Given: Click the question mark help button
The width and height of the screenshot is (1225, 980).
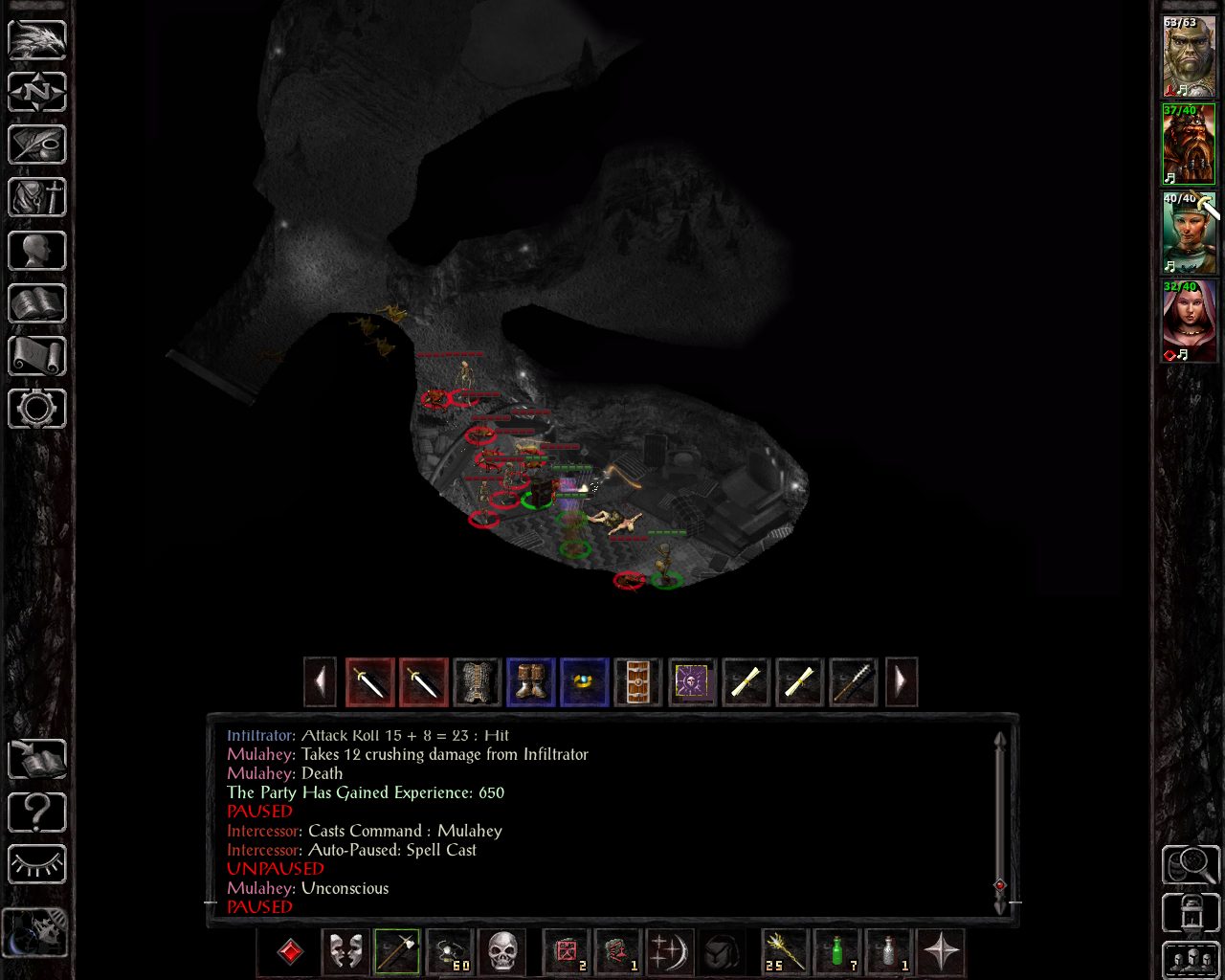Looking at the screenshot, I should 36,812.
